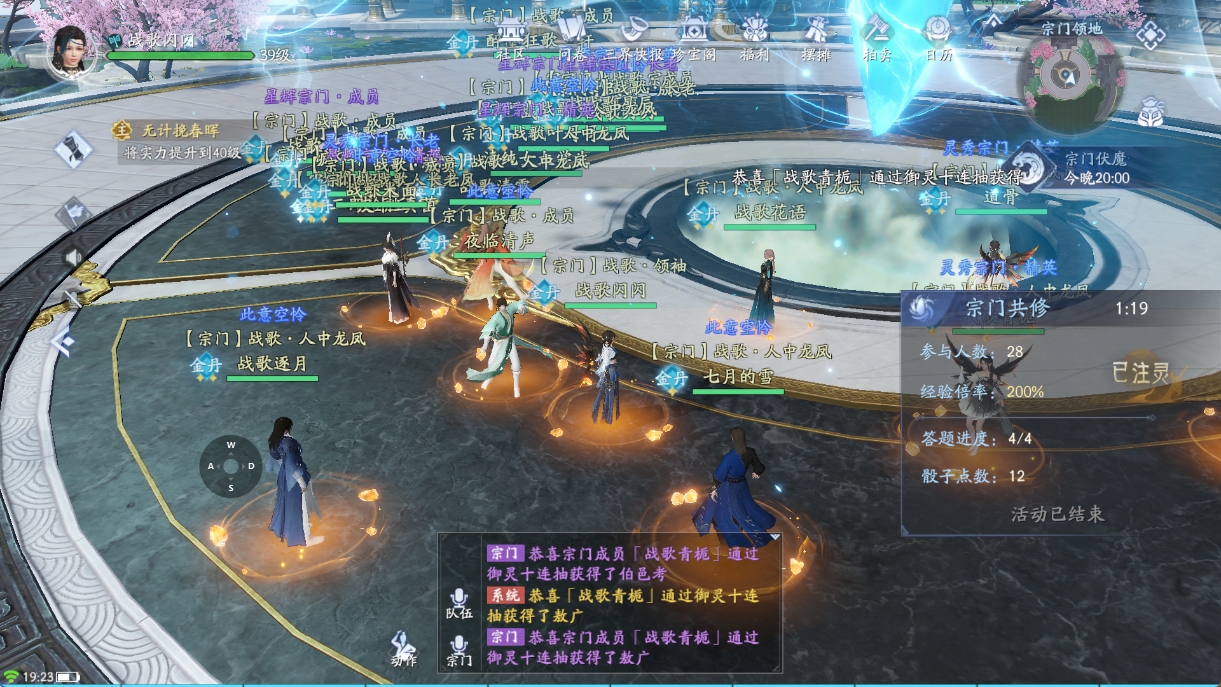Open the player portrait for 战歌闪闪
The height and width of the screenshot is (687, 1221).
pyautogui.click(x=73, y=50)
